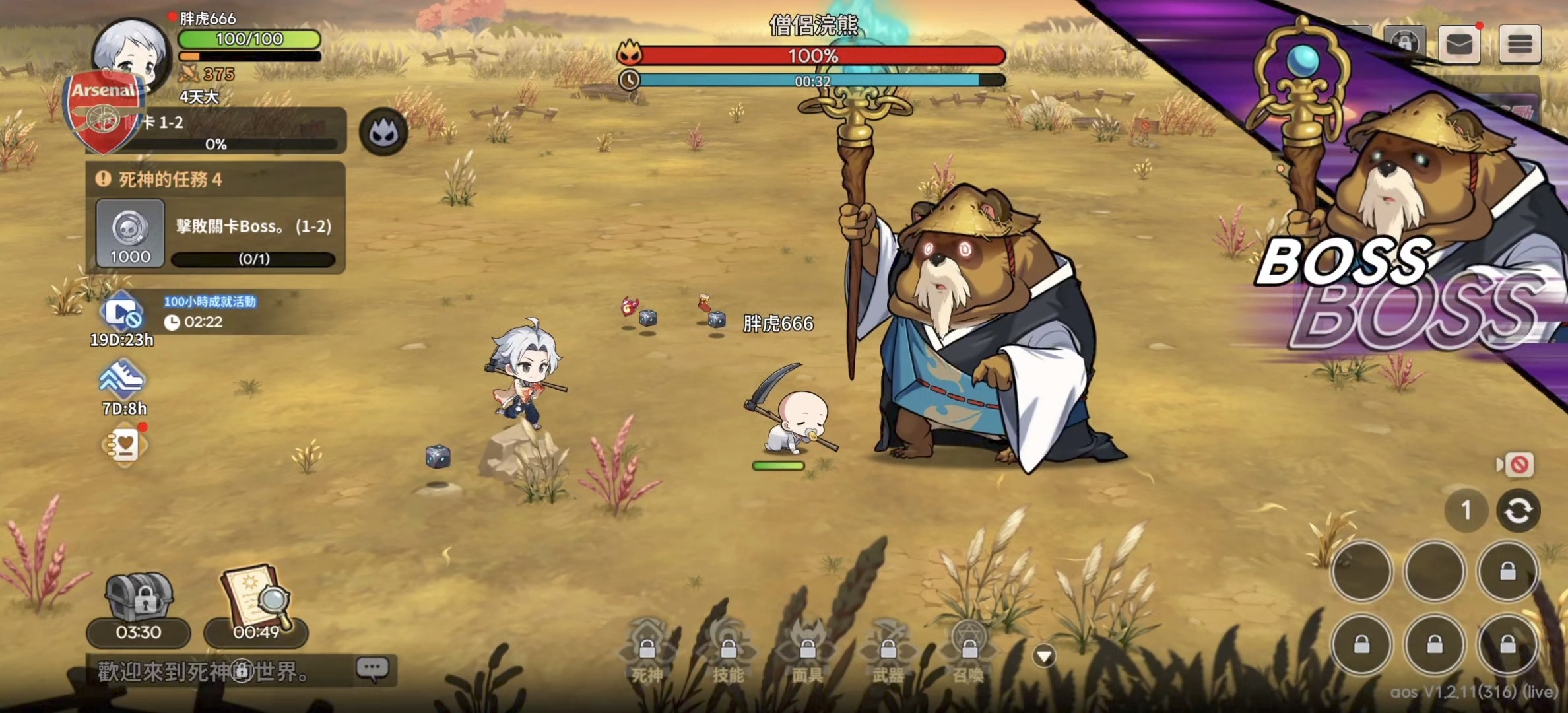
Task: Select the 面具 mask tab
Action: point(808,652)
